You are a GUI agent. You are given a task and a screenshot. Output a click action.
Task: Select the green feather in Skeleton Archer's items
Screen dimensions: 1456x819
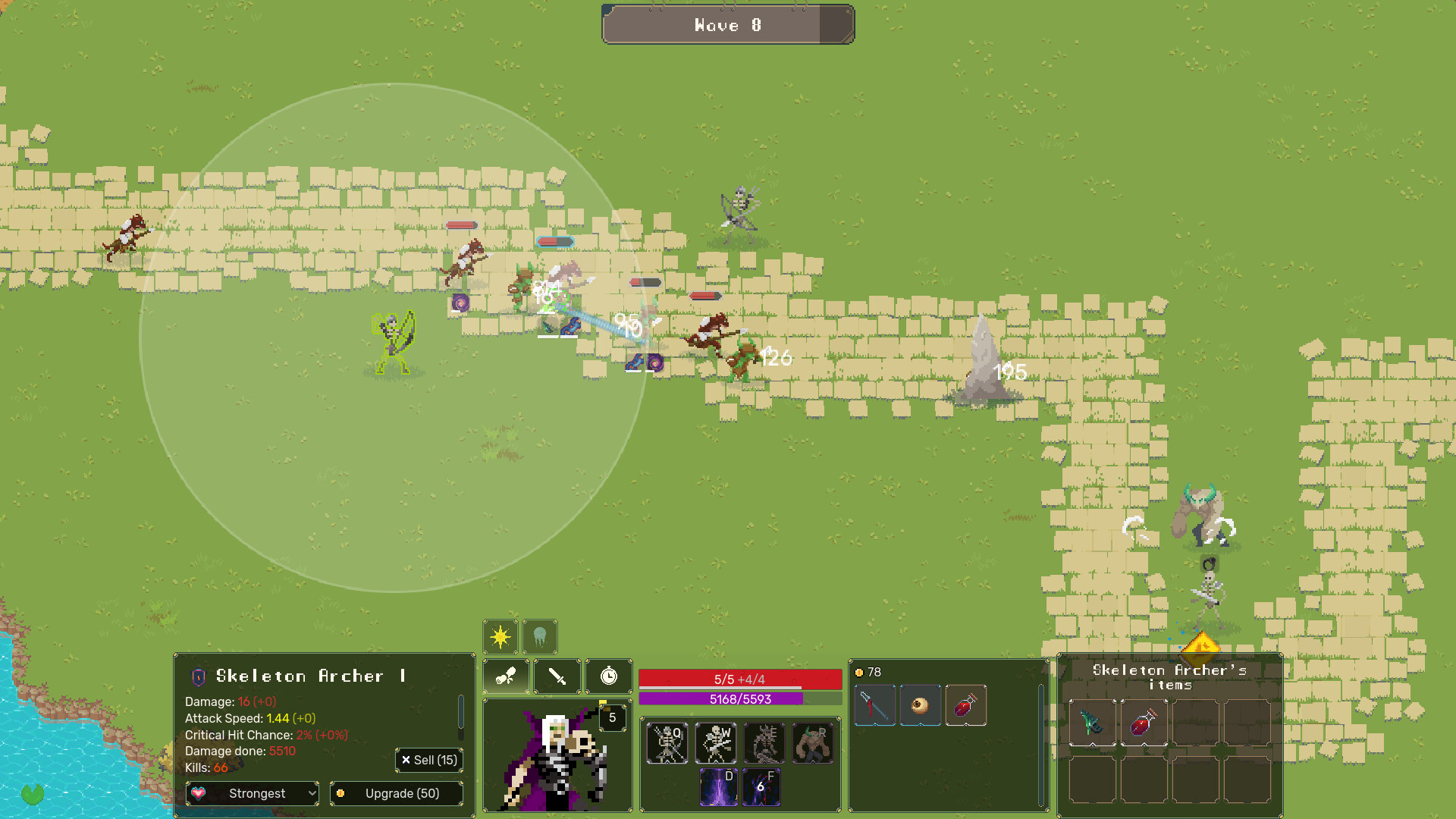(x=1092, y=723)
